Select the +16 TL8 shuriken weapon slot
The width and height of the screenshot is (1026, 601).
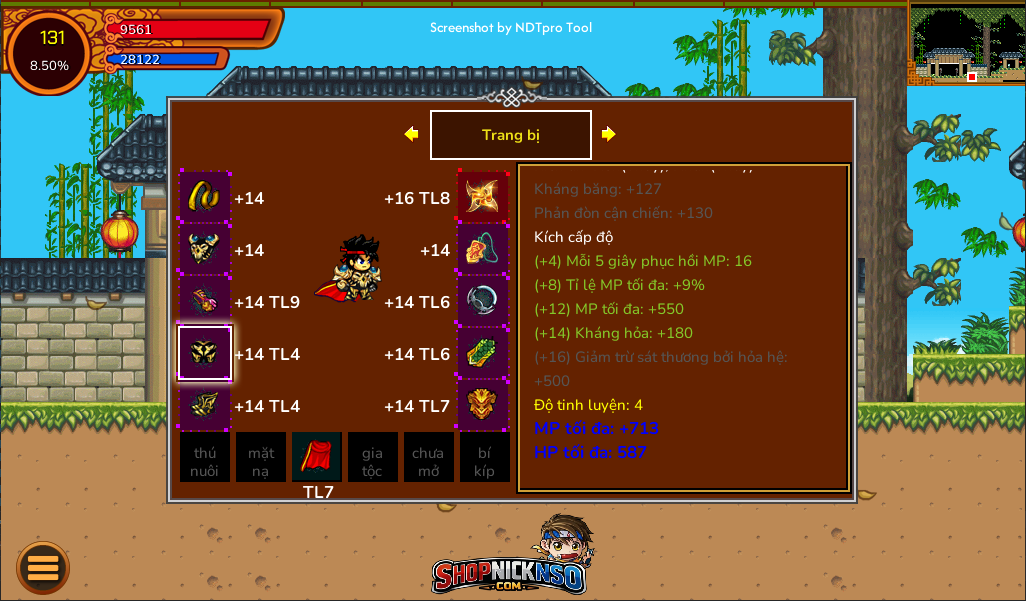[483, 197]
